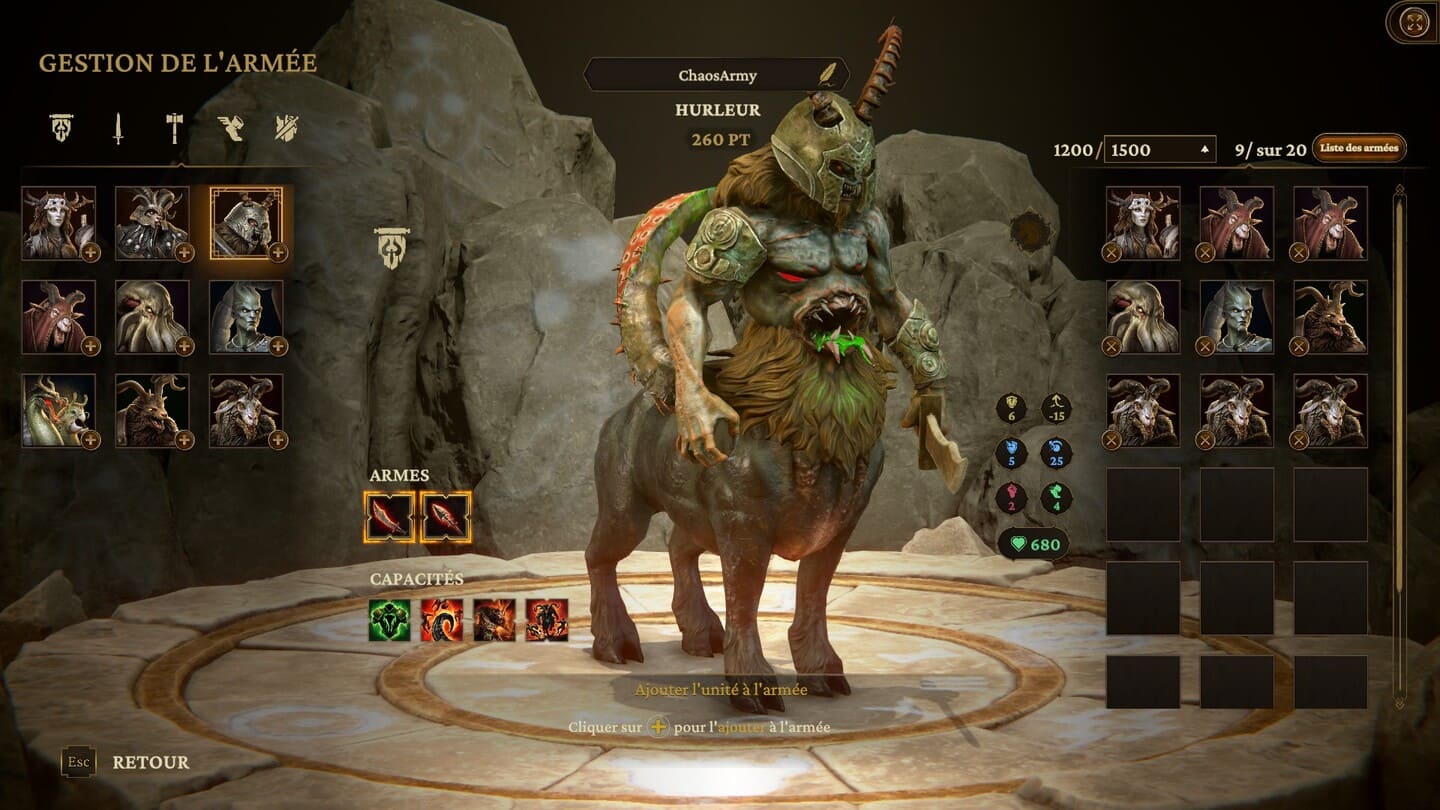This screenshot has height=810, width=1440.
Task: Switch to the hammer category tab
Action: pos(174,128)
